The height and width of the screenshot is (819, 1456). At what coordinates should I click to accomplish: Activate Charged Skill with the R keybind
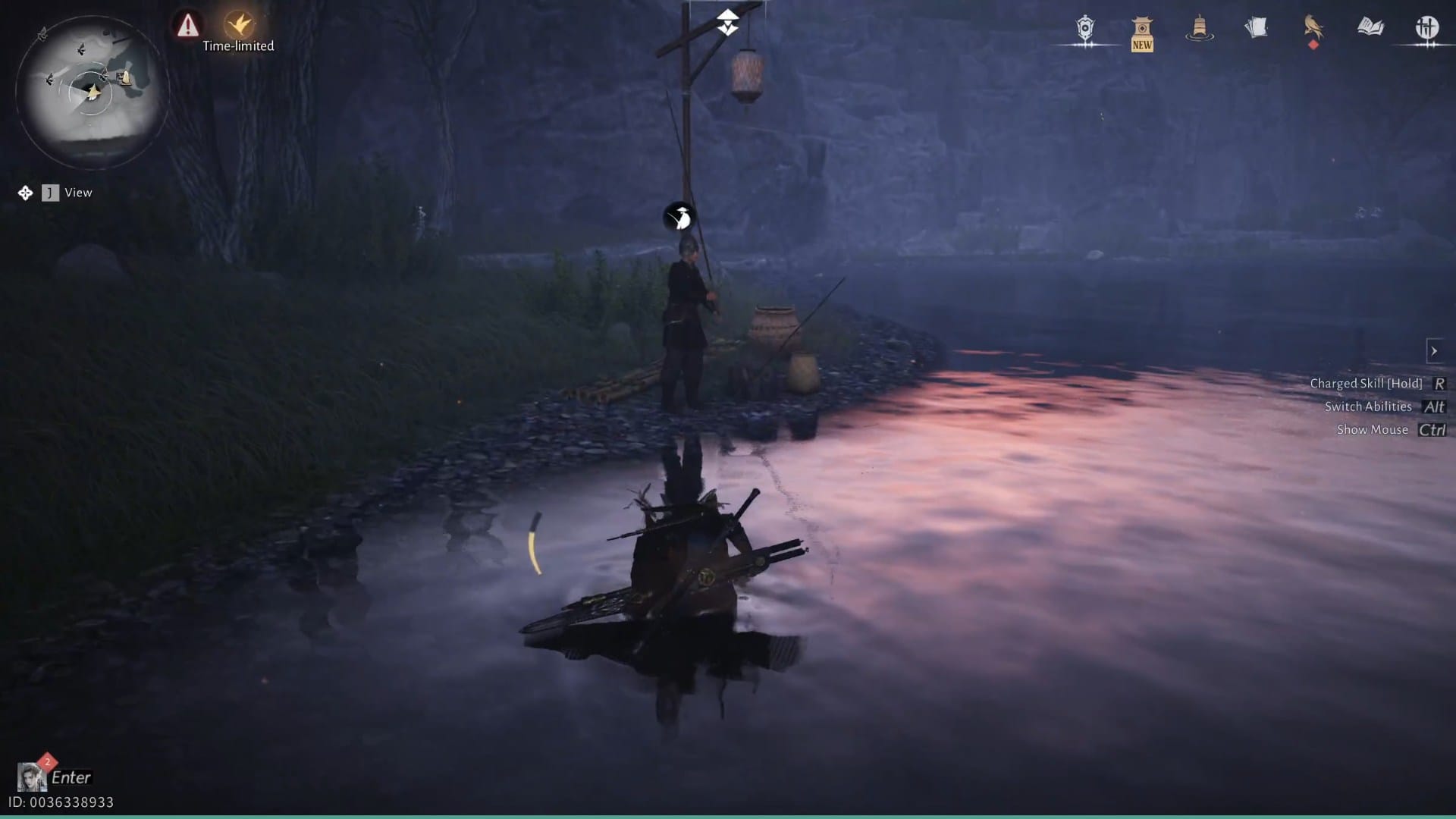click(x=1439, y=383)
